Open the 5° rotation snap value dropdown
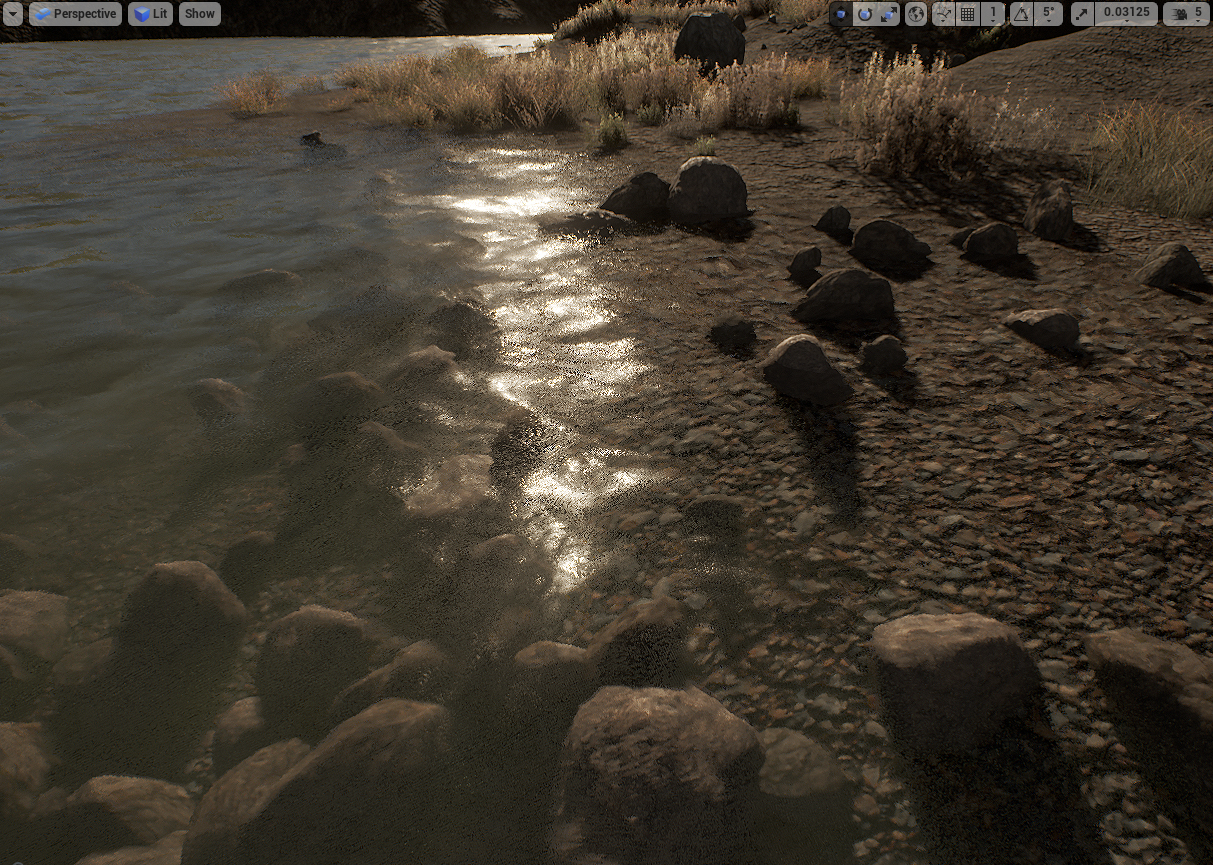Image resolution: width=1213 pixels, height=865 pixels. coord(1047,14)
